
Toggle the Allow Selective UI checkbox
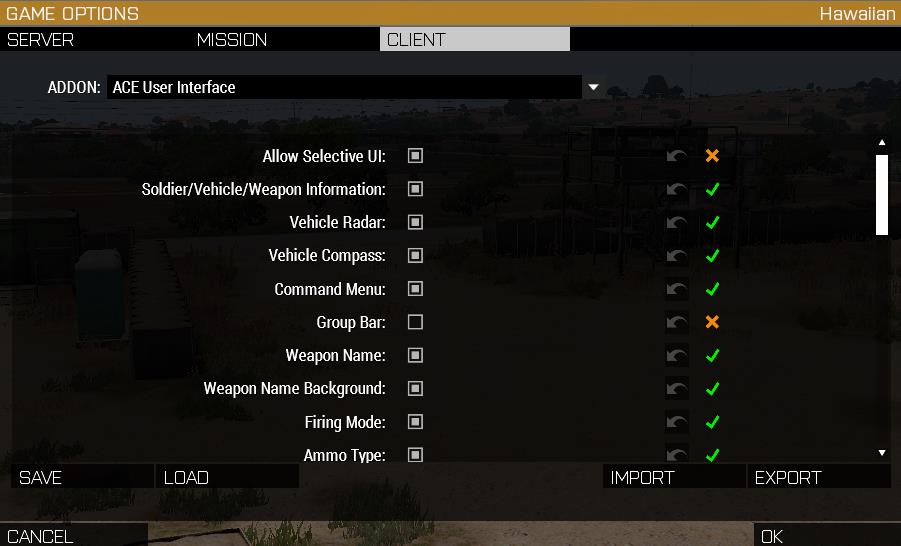(415, 156)
